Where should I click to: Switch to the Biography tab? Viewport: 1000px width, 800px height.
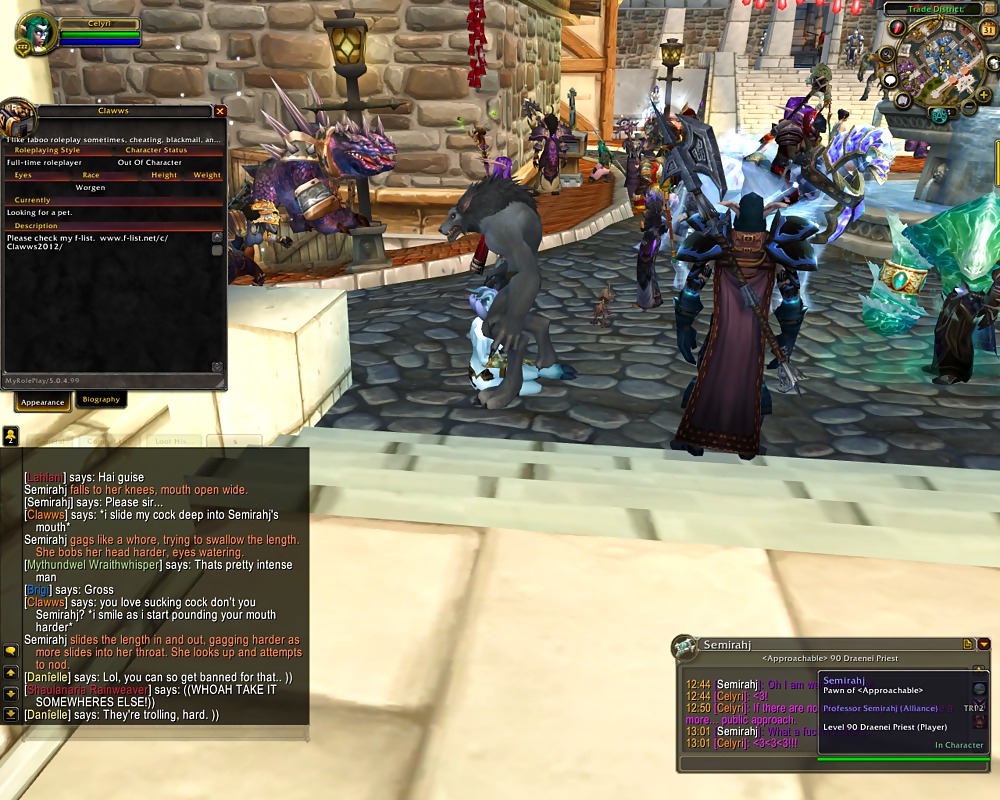(101, 400)
